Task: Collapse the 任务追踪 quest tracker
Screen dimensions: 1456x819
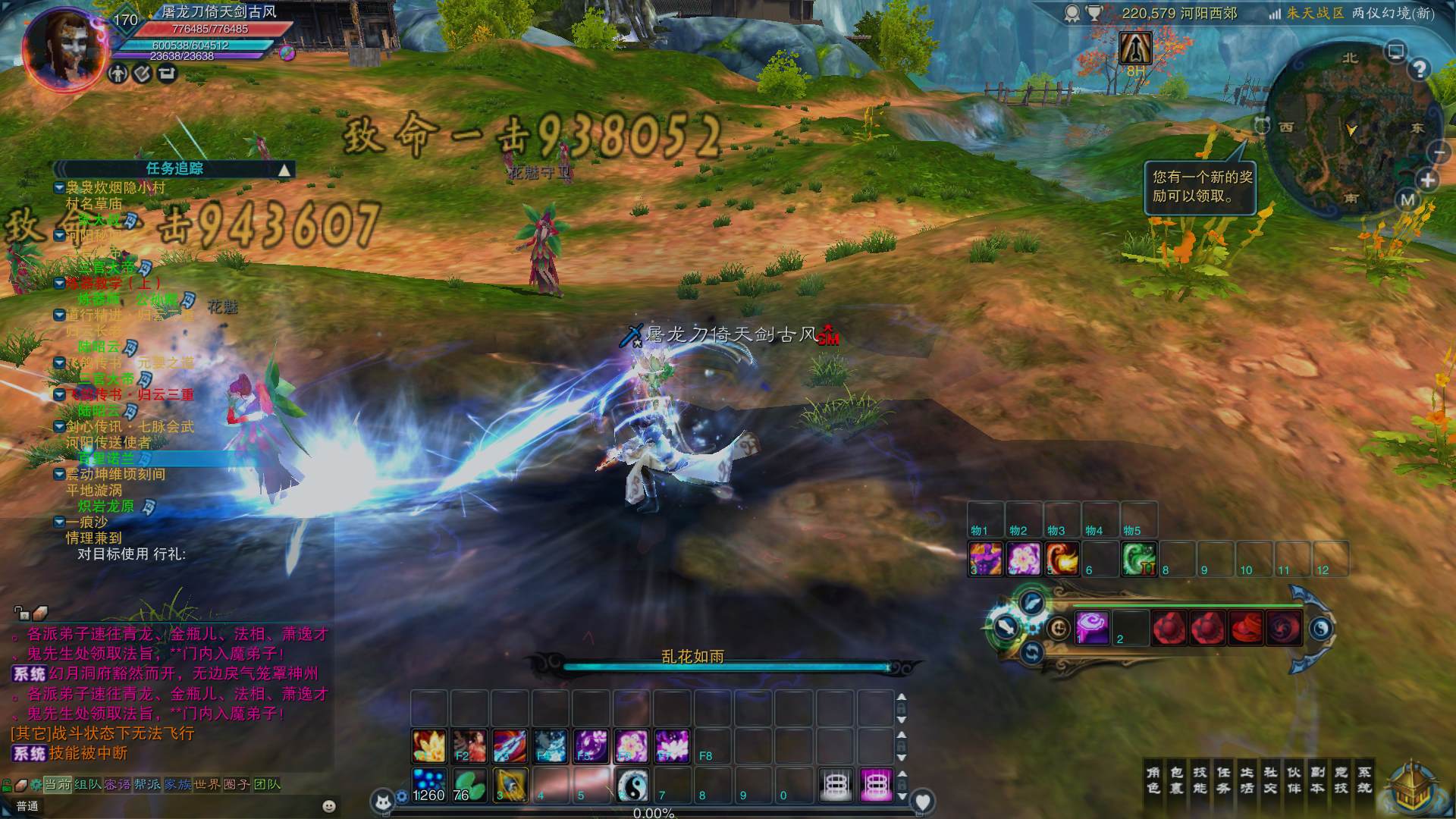Action: click(284, 169)
